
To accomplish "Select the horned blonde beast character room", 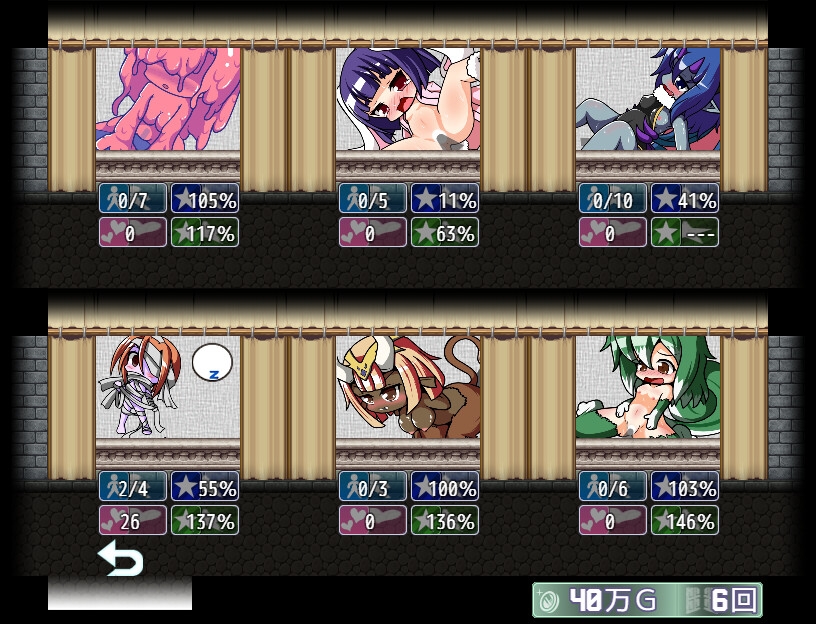I will [x=408, y=388].
